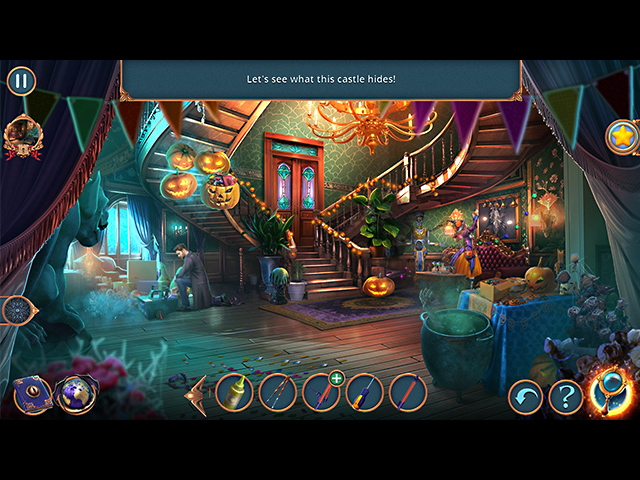Pause the game

[x=21, y=81]
